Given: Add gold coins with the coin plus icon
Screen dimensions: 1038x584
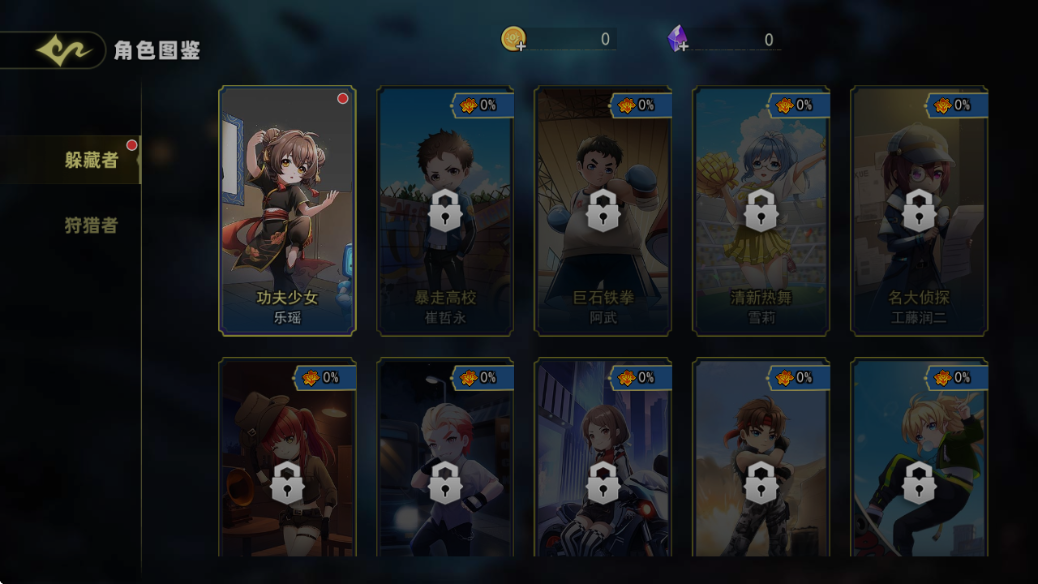Looking at the screenshot, I should point(514,40).
